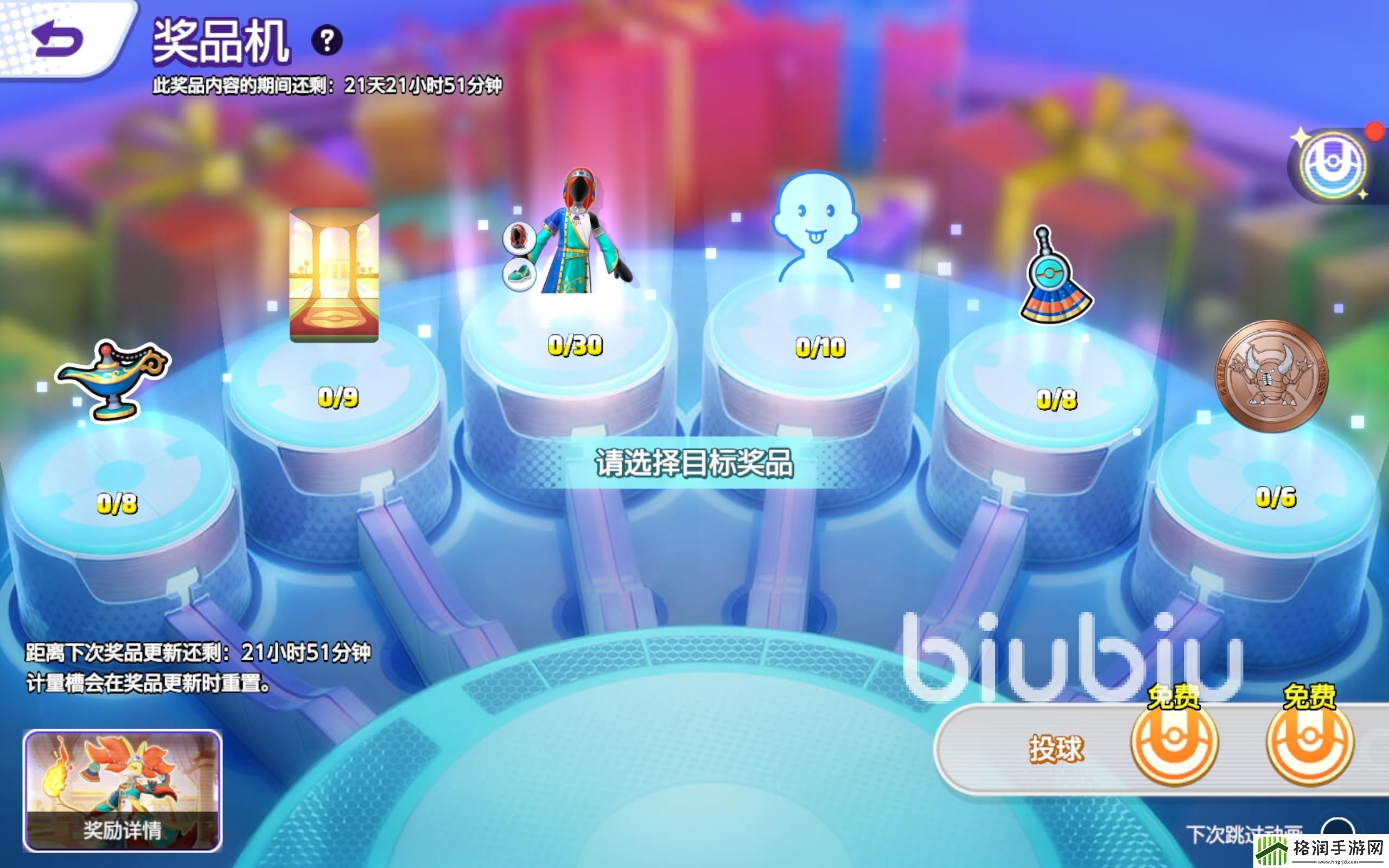1389x868 pixels.
Task: Open the prize machine help question mark
Action: [x=327, y=40]
